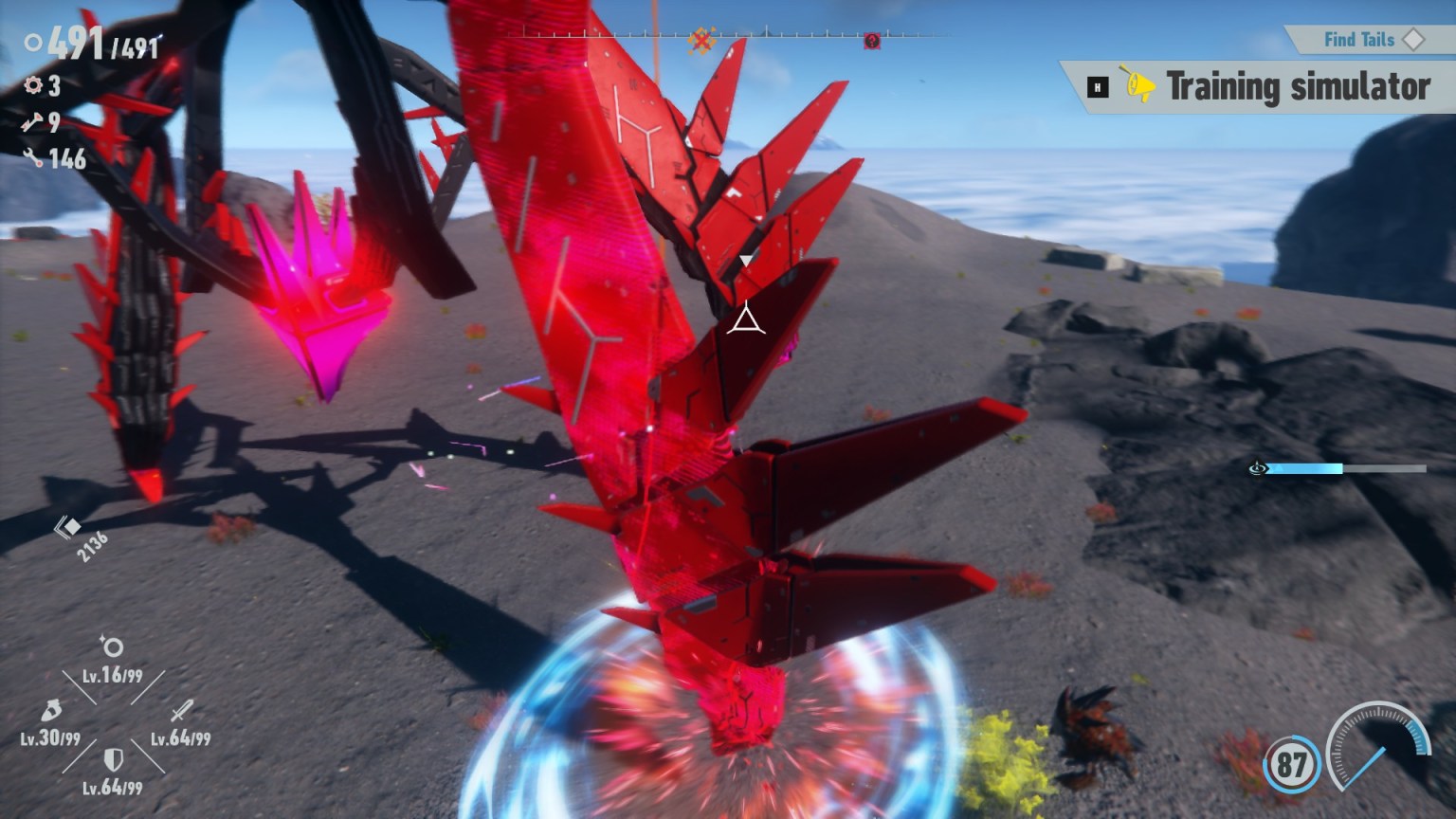Image resolution: width=1456 pixels, height=819 pixels.
Task: Expand the Find Tails objective panel
Action: pyautogui.click(x=1358, y=40)
